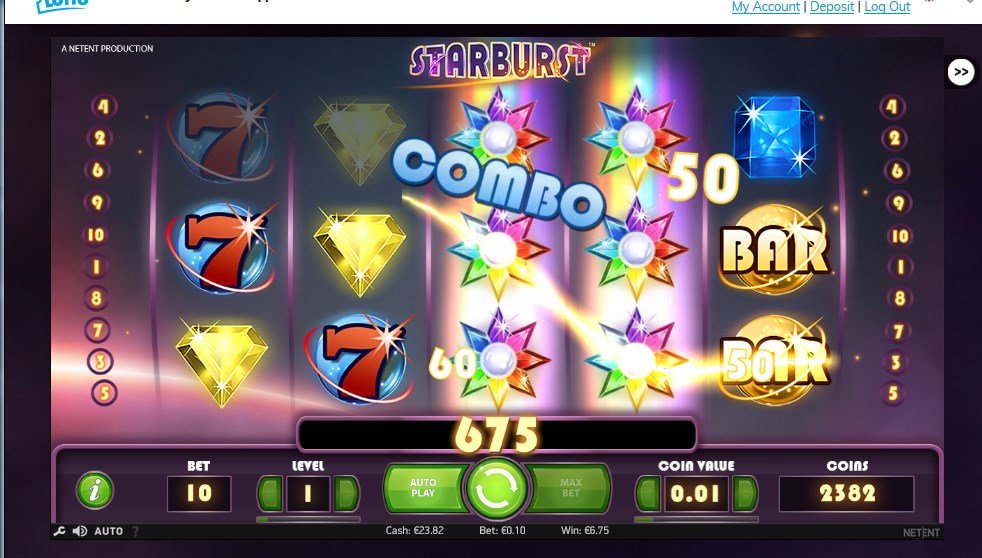Open the green info paytable button
The height and width of the screenshot is (558, 982).
pyautogui.click(x=95, y=490)
